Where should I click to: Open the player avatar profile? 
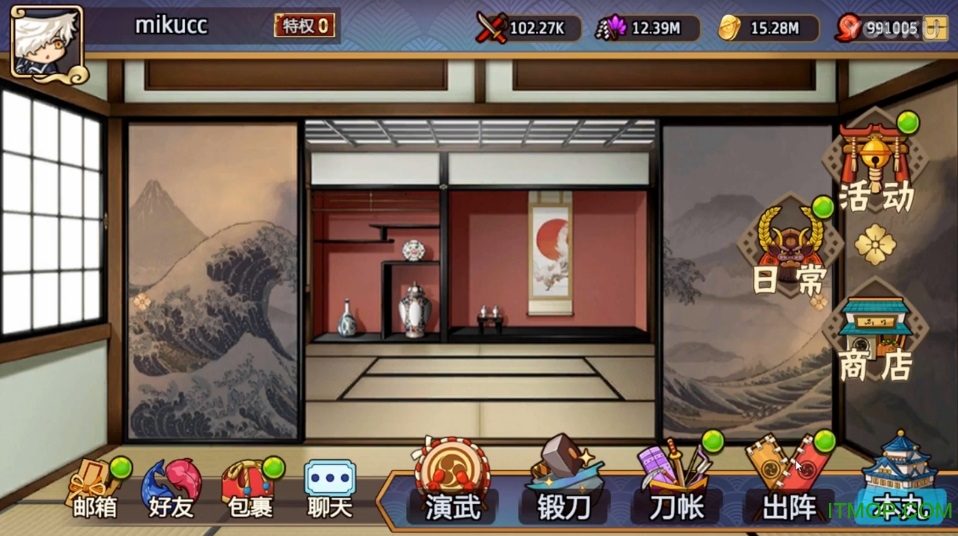click(x=47, y=40)
